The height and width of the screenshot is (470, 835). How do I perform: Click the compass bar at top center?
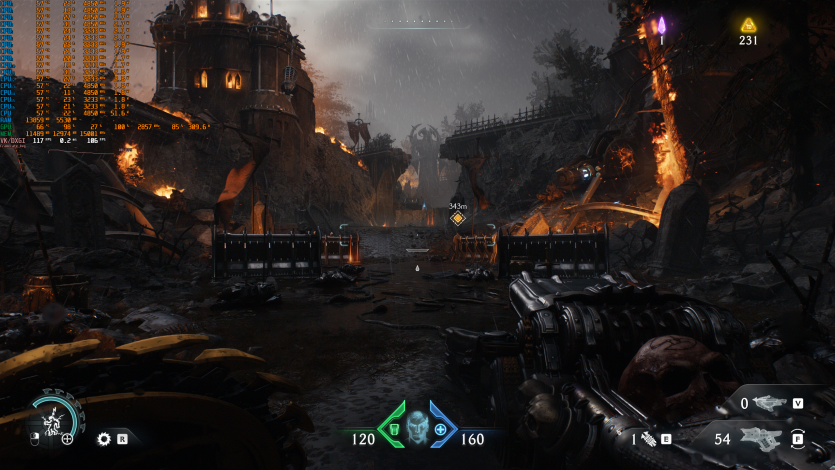(x=417, y=21)
